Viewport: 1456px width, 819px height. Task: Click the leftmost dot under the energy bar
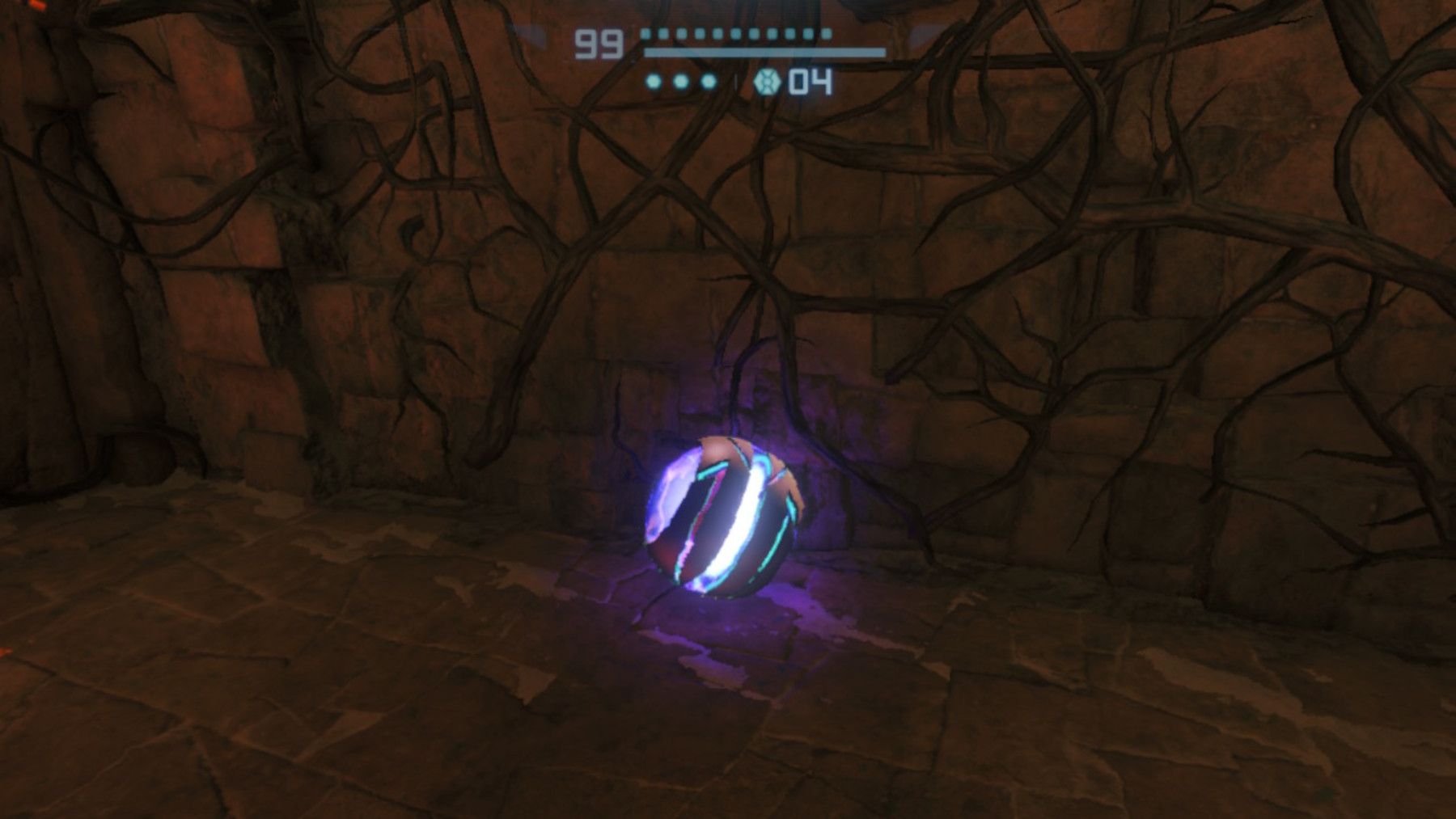tap(653, 81)
